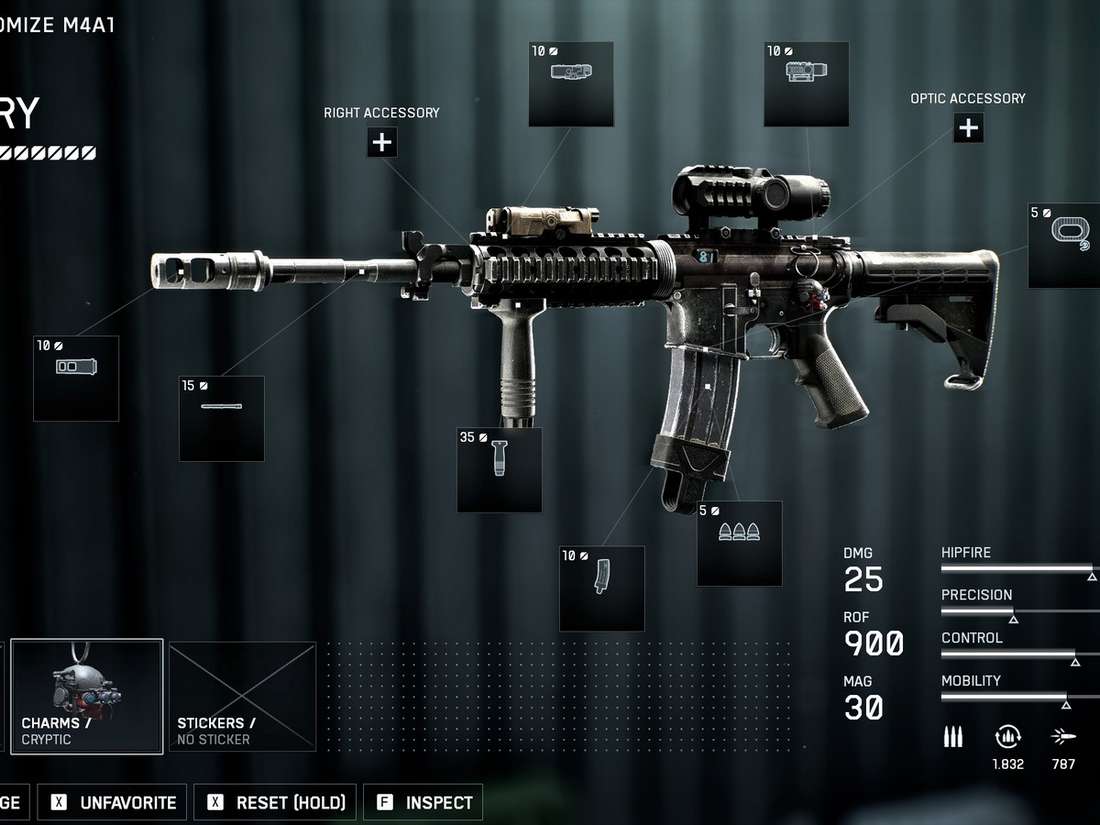Select the muzzle brake attachment slot
The image size is (1100, 825).
76,378
